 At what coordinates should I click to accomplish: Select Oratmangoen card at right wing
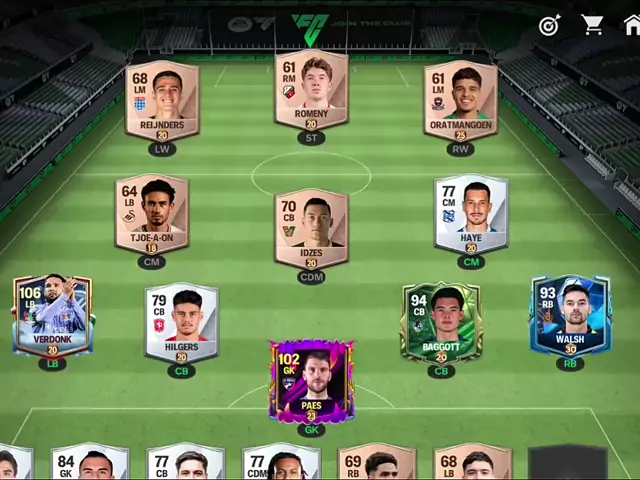pos(460,100)
